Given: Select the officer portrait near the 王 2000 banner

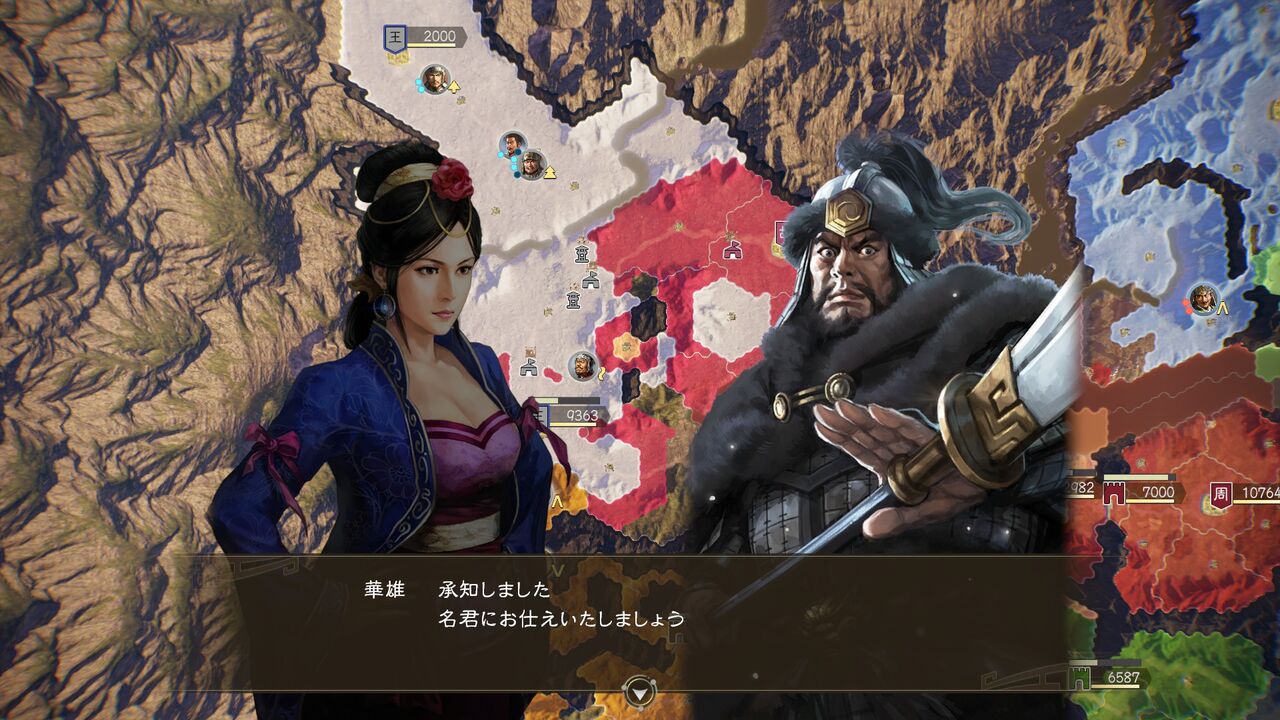Looking at the screenshot, I should click(434, 79).
